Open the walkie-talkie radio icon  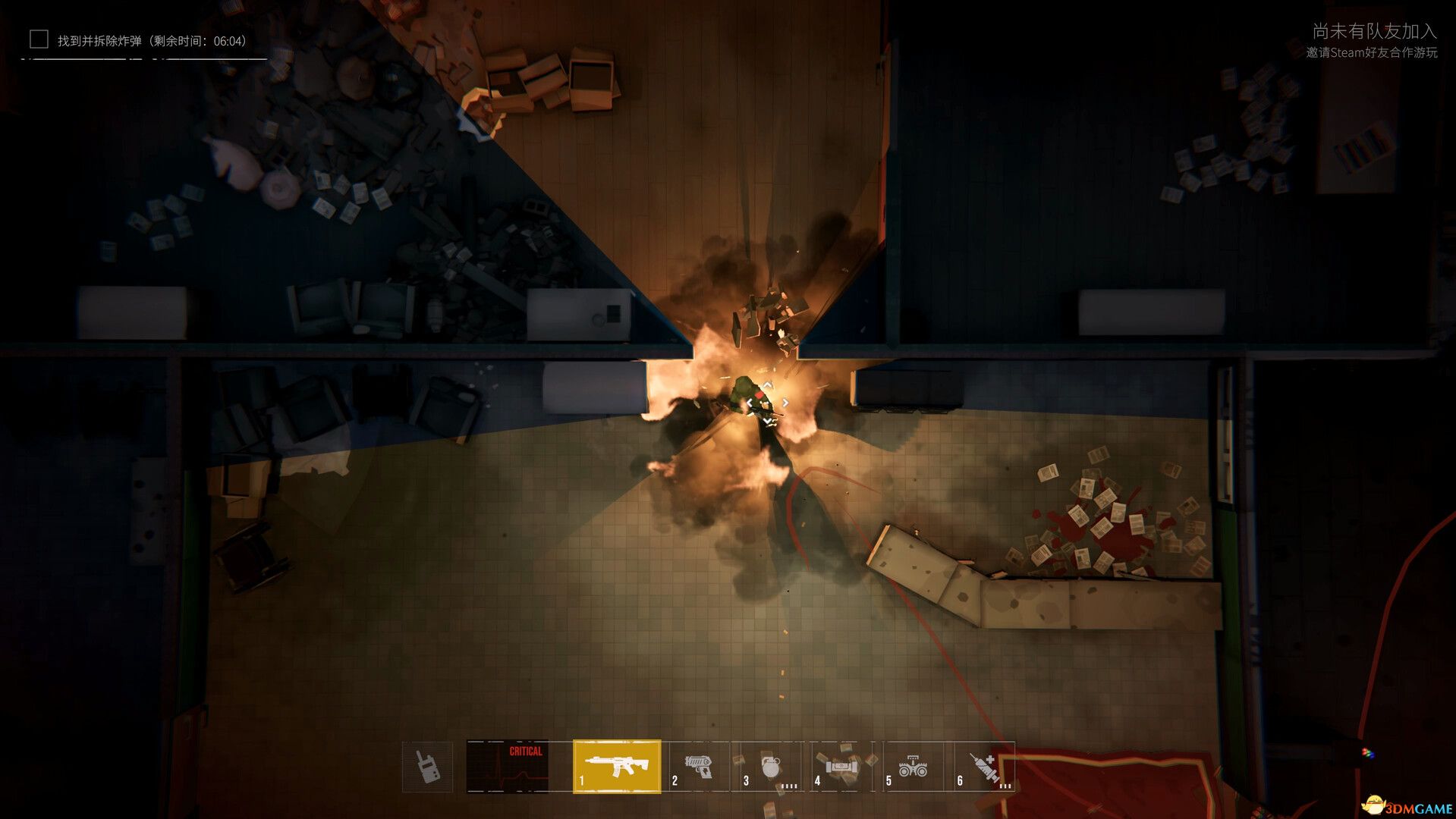pyautogui.click(x=427, y=767)
